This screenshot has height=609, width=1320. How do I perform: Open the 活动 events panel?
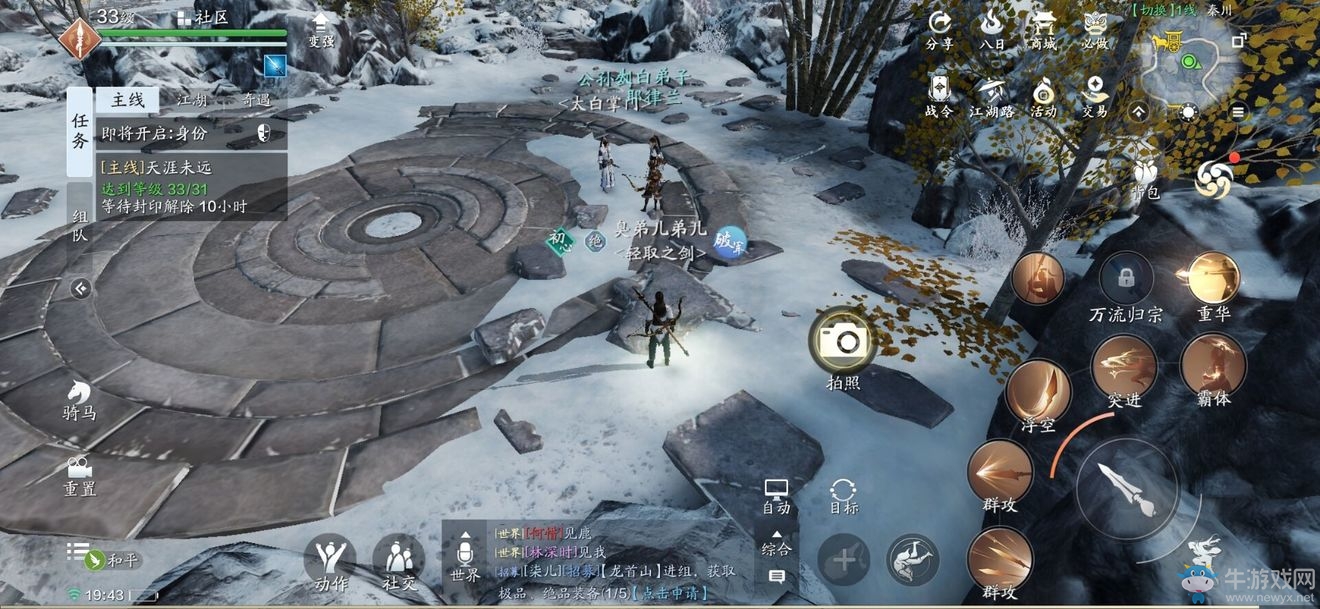(1044, 96)
